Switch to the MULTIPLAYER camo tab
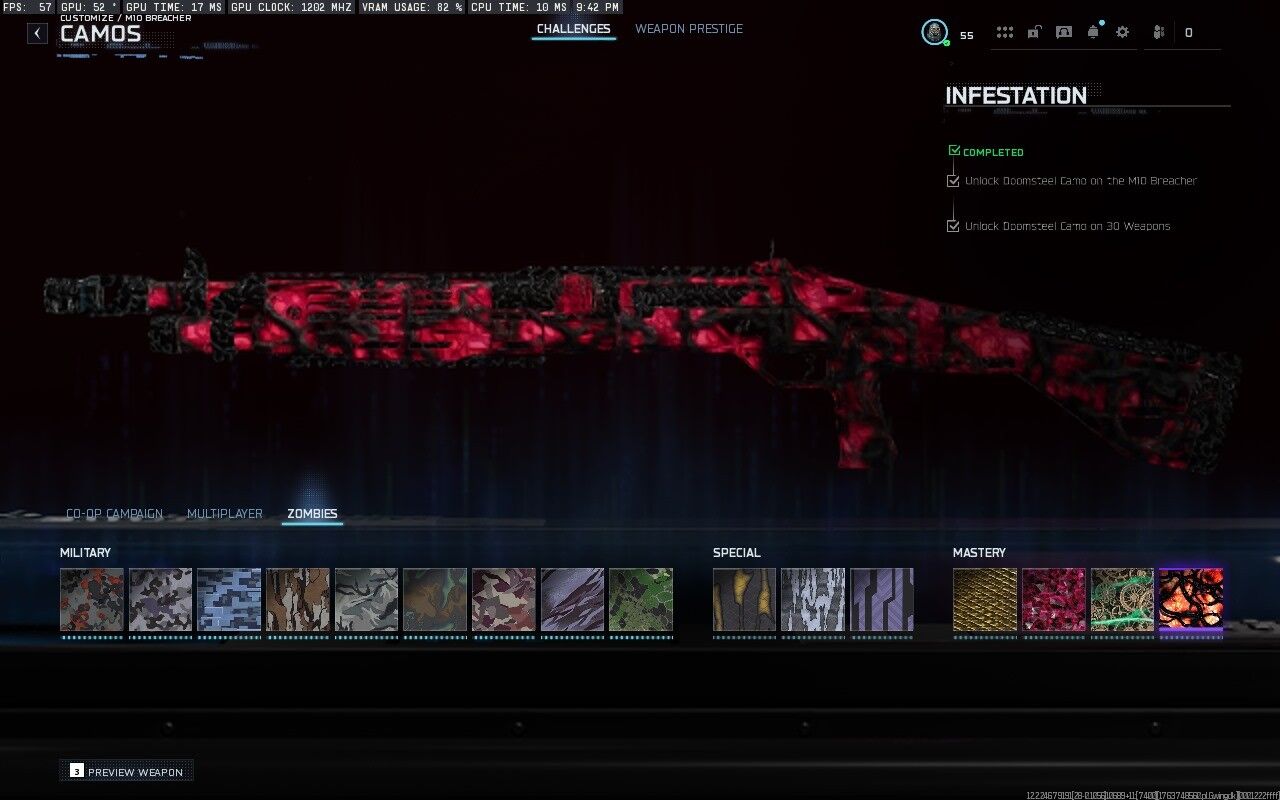Image resolution: width=1280 pixels, height=800 pixels. [x=225, y=513]
